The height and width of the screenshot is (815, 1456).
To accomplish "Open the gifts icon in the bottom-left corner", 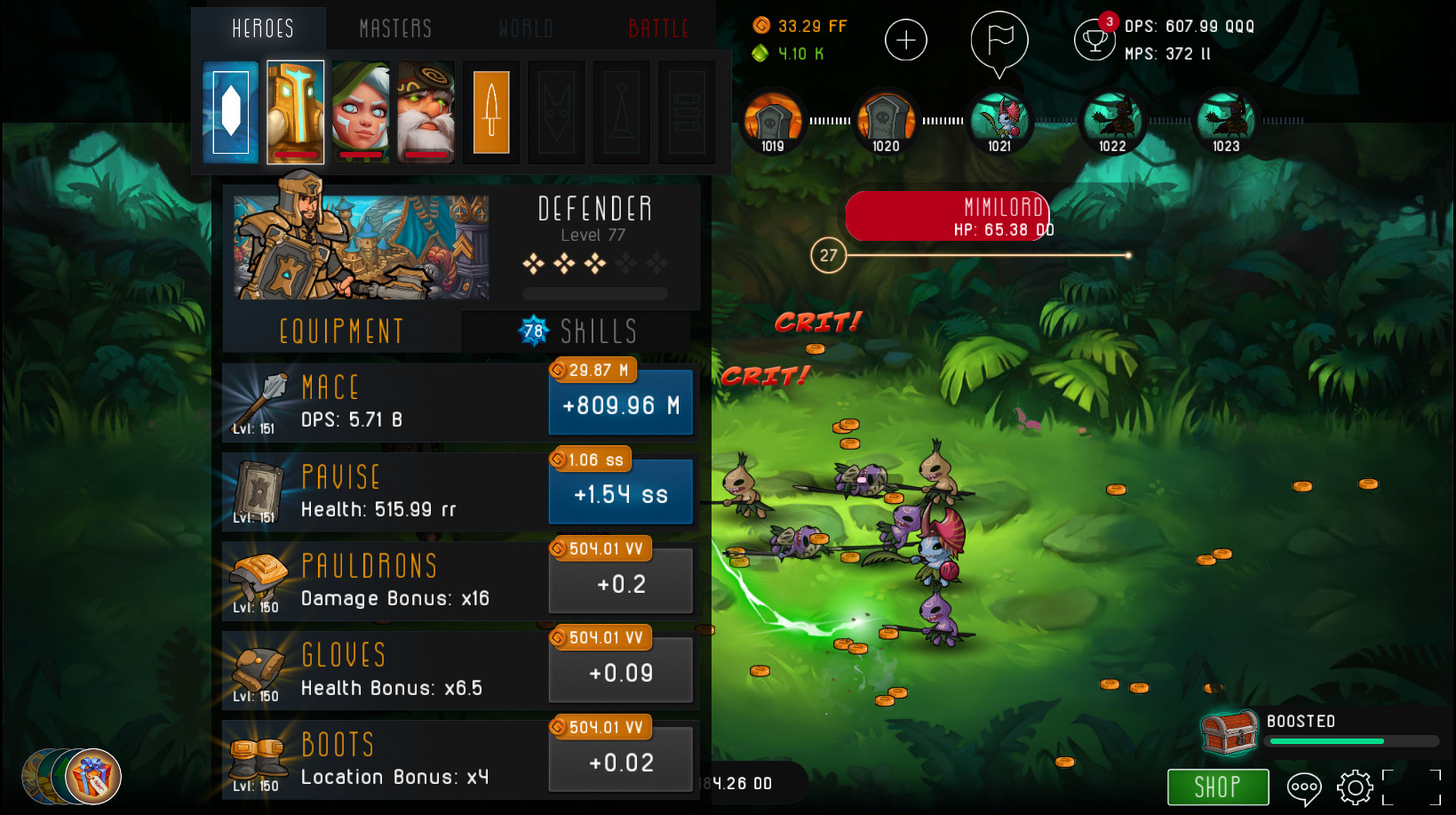I will coord(91,775).
